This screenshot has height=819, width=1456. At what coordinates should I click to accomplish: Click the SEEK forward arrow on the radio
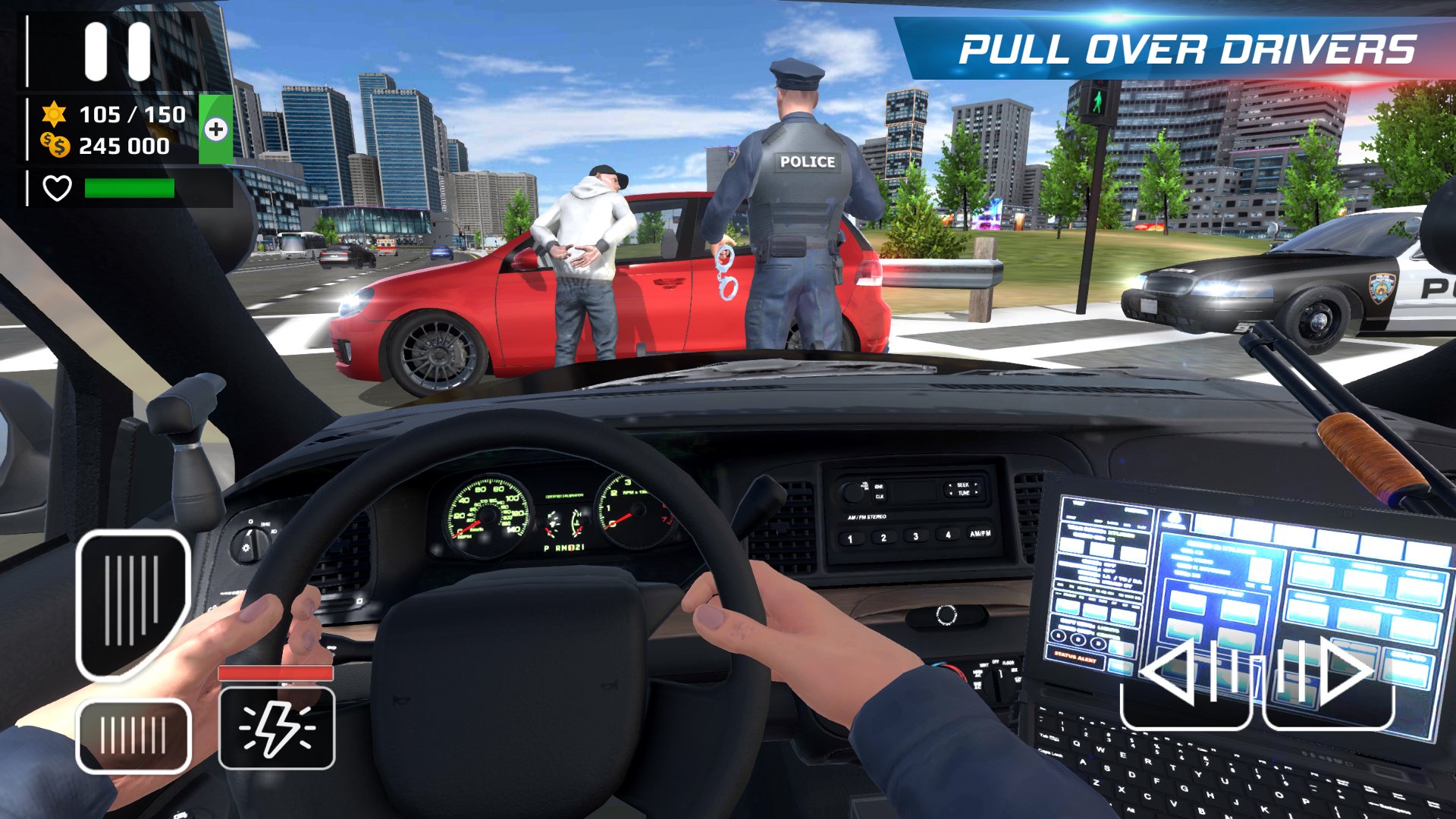(x=976, y=485)
